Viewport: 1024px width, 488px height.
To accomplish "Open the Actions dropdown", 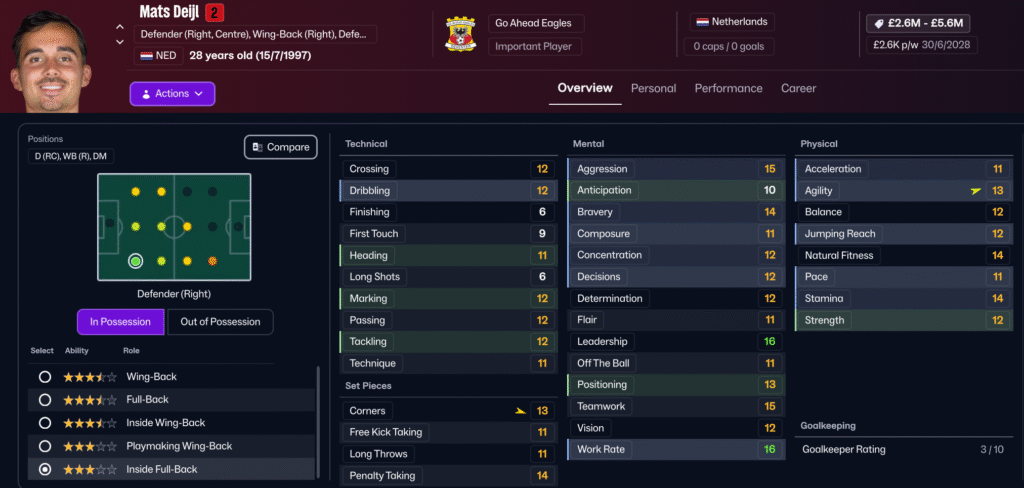I will tap(172, 94).
